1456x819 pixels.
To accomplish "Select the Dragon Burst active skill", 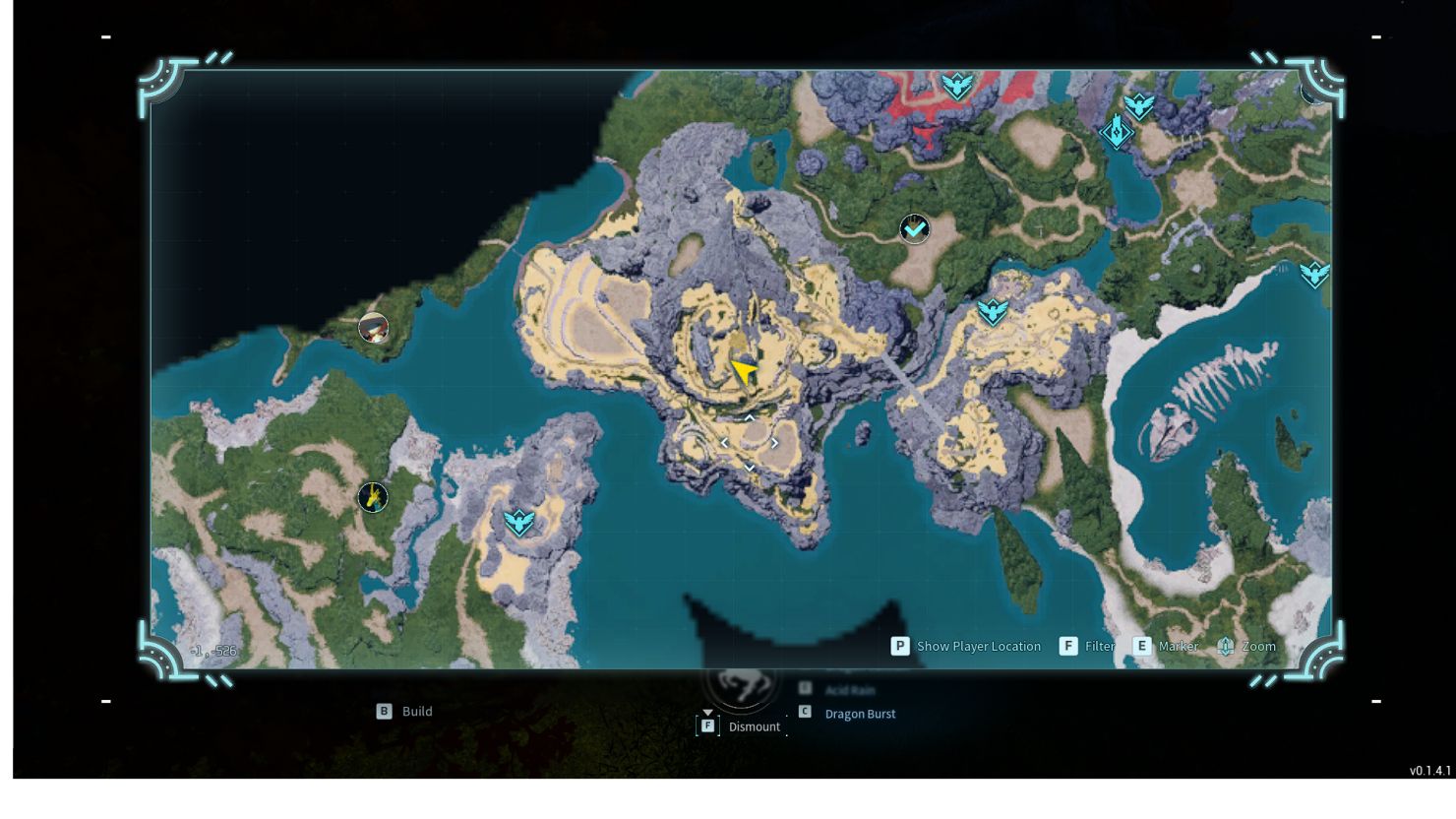I will click(862, 713).
